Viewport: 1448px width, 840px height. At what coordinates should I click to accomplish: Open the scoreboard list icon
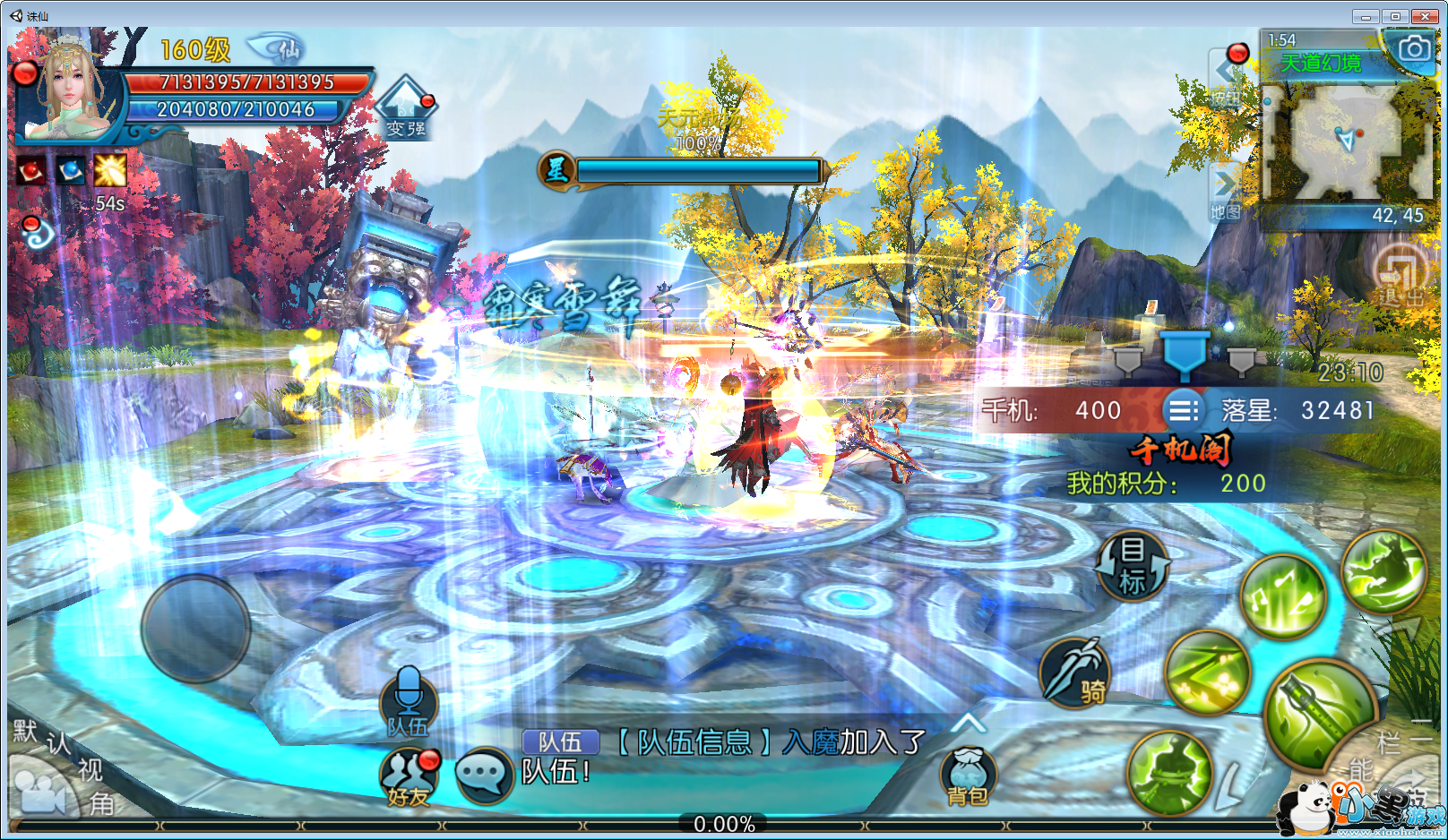point(1183,410)
